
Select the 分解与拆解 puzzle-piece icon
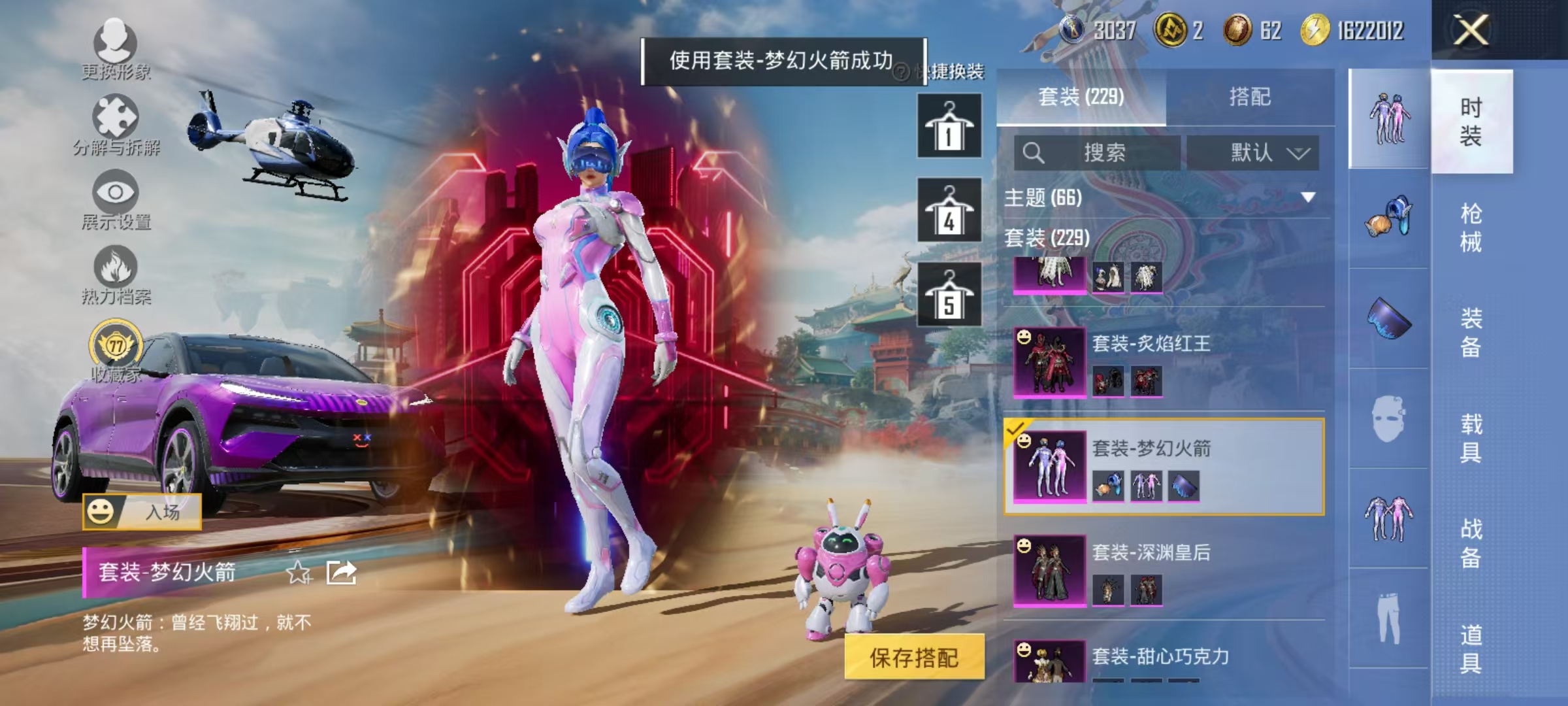tap(116, 116)
